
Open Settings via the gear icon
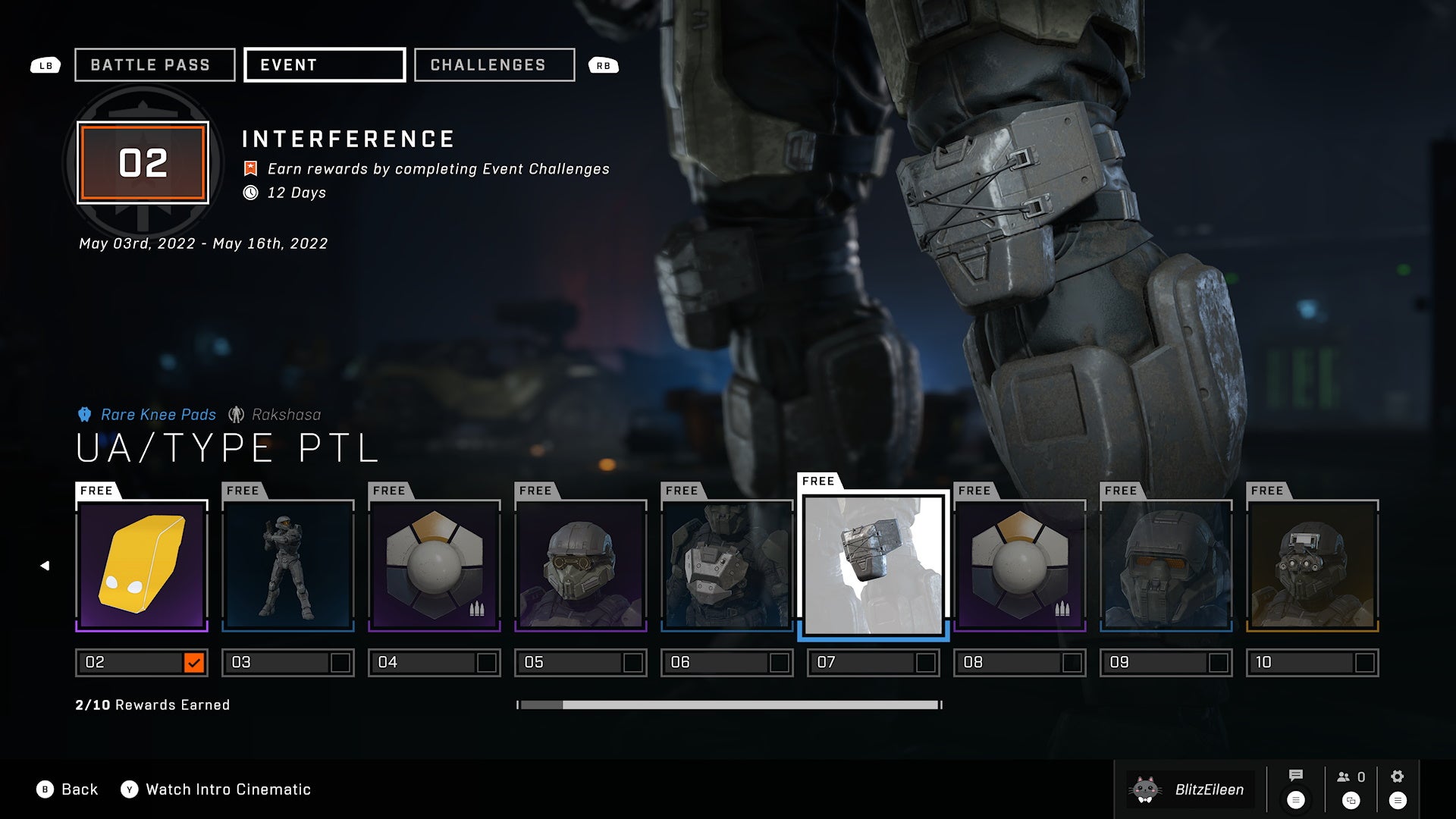[x=1396, y=776]
